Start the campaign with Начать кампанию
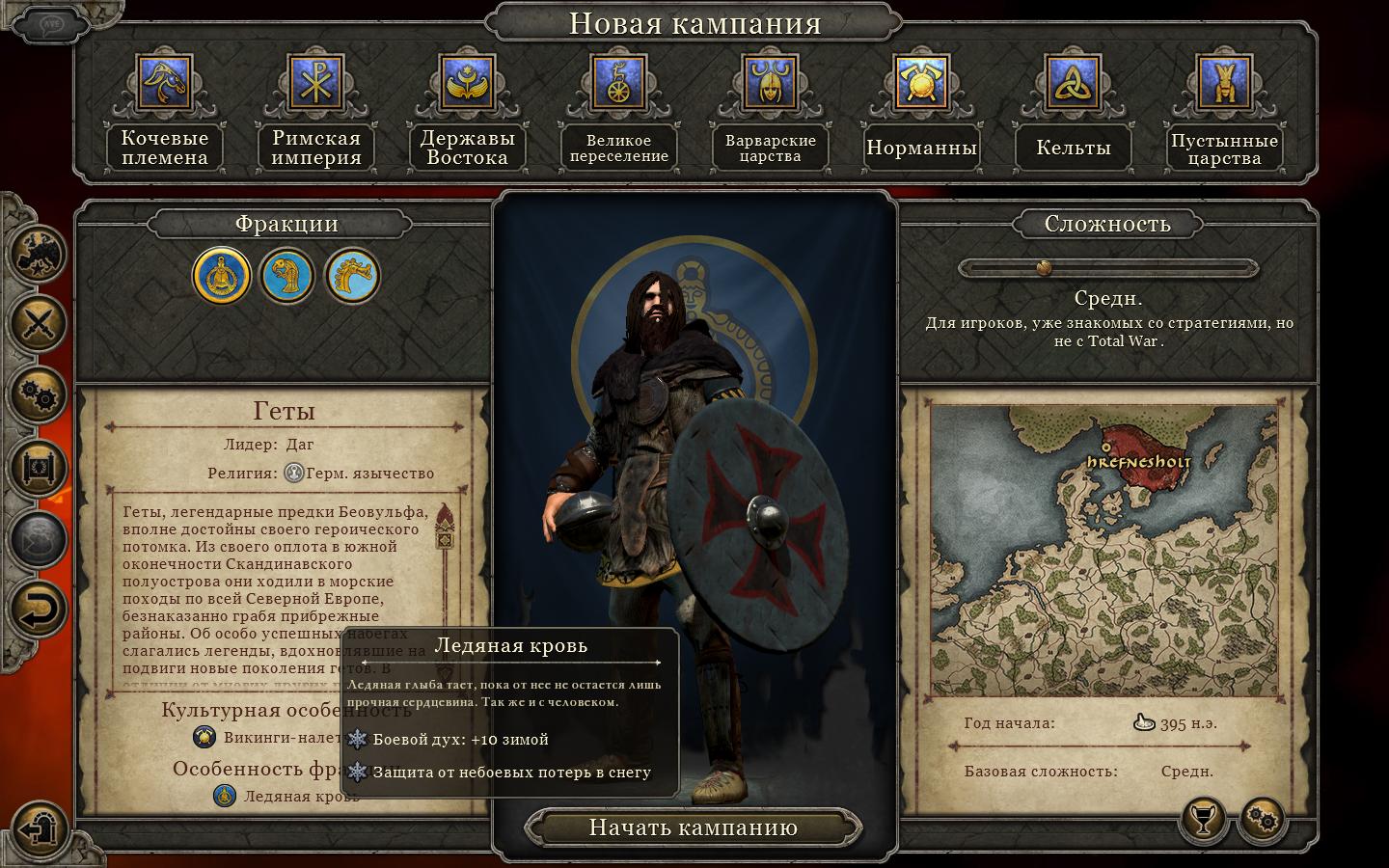This screenshot has width=1389, height=868. 693,827
